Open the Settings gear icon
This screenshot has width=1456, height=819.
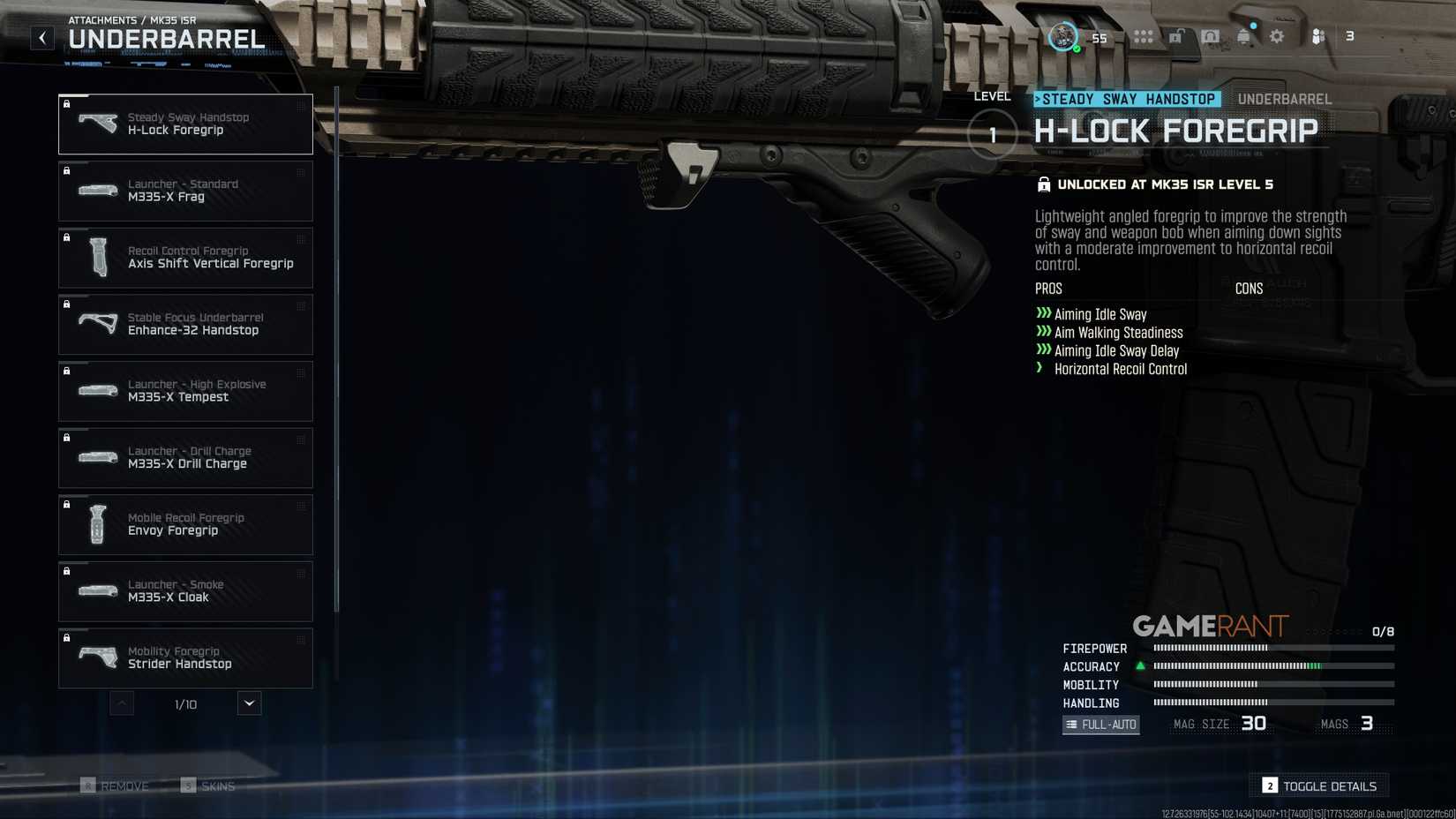[1276, 36]
